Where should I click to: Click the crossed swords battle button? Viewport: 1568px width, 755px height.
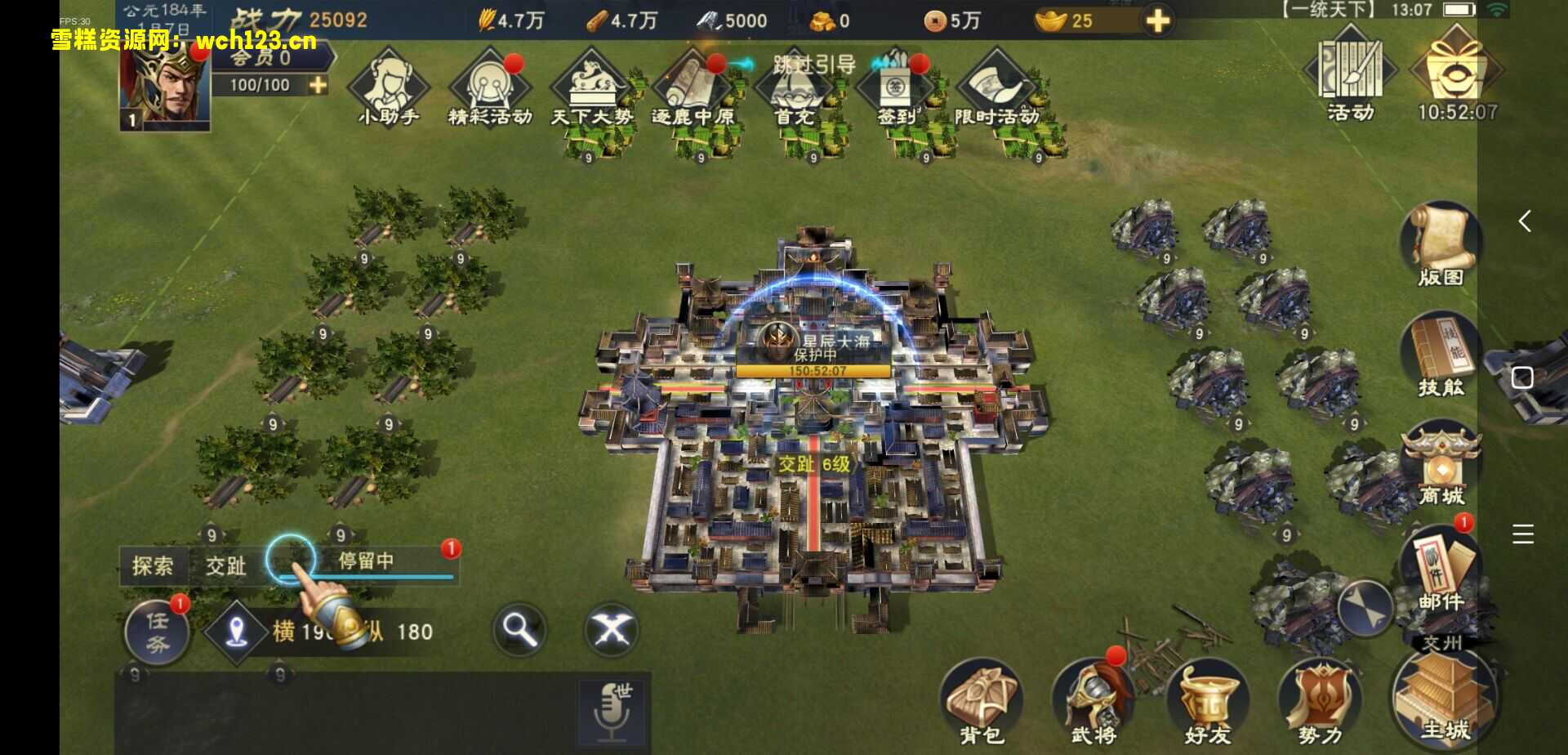[x=612, y=629]
